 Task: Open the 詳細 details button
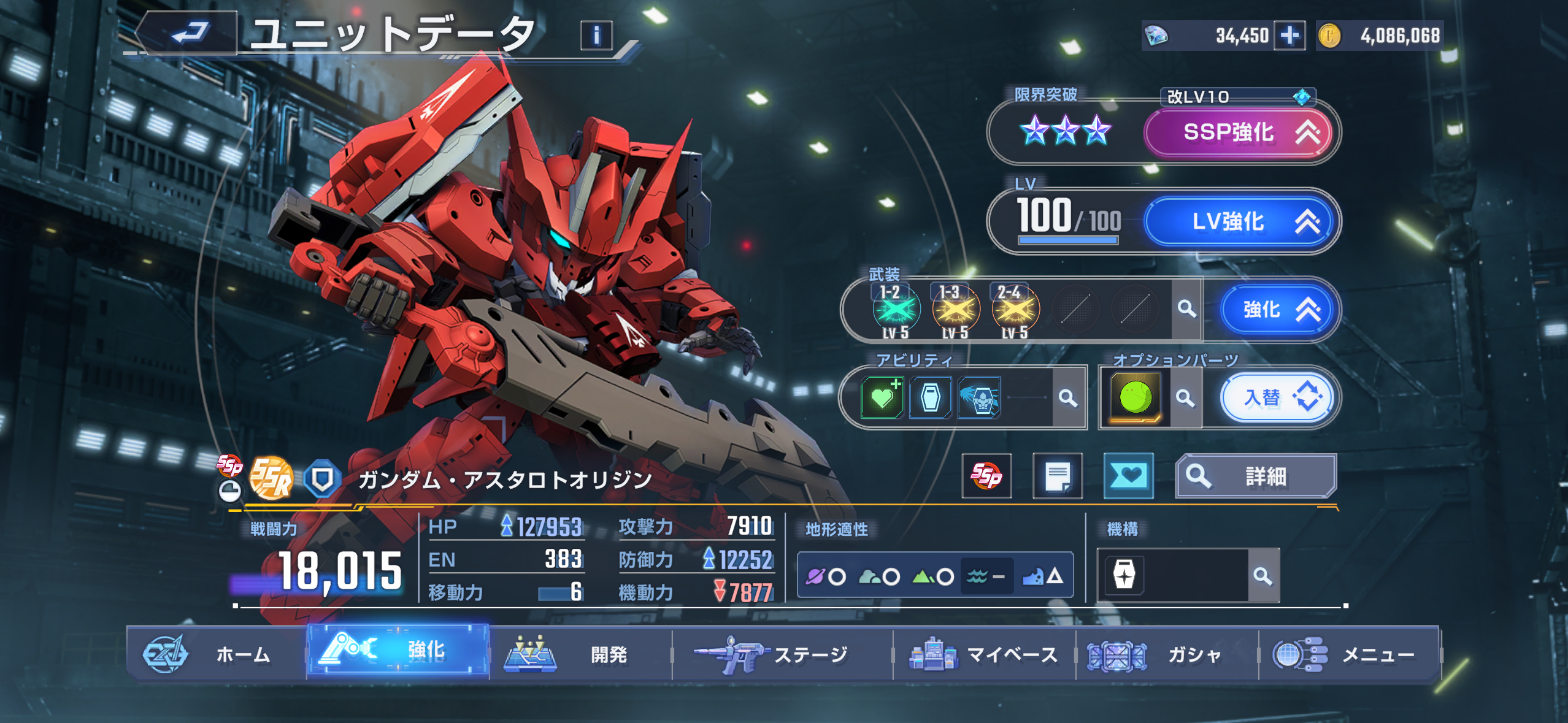click(x=1255, y=476)
